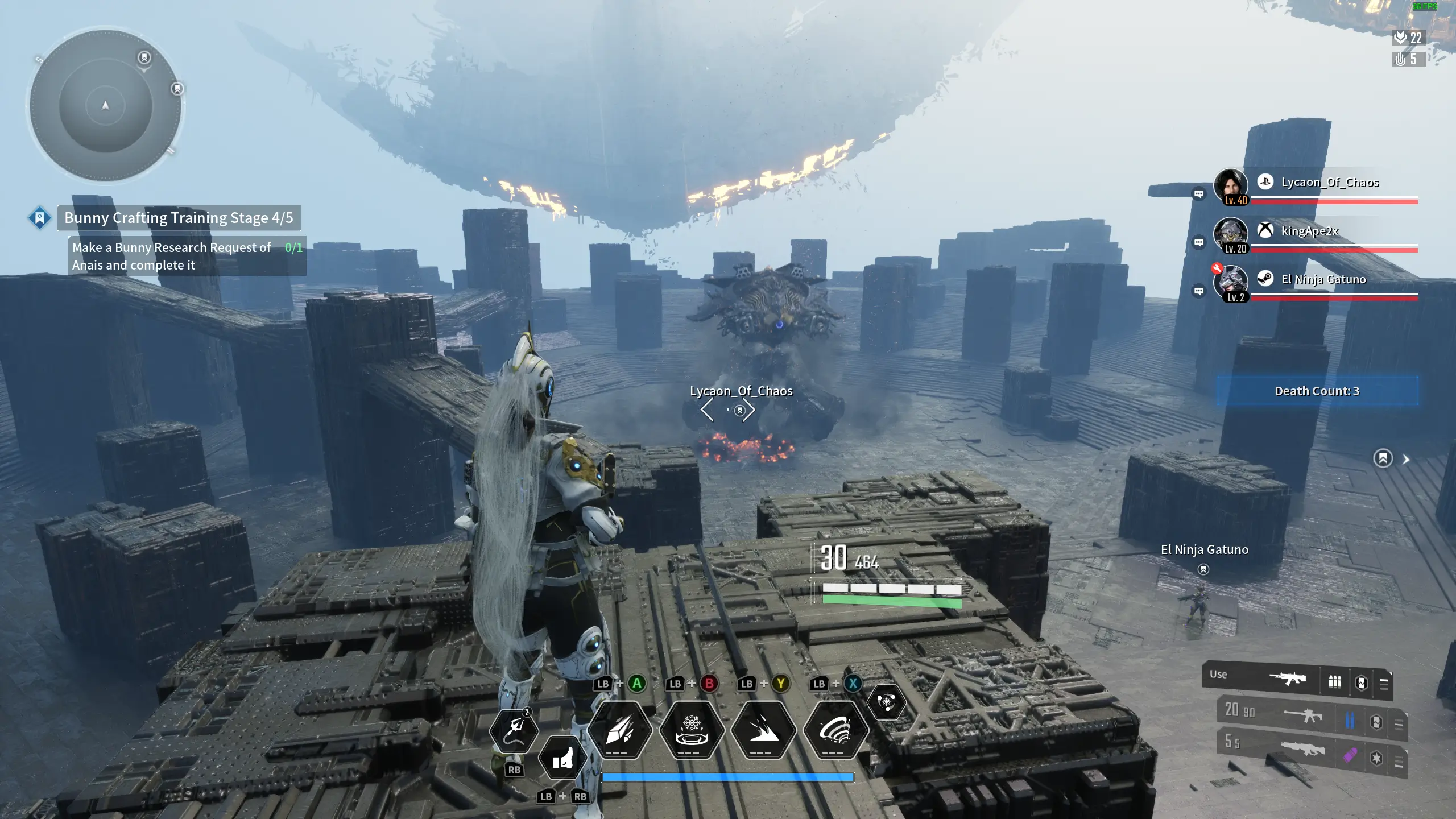Screen dimensions: 1456x819
Task: Click the circular minimap
Action: 105,106
